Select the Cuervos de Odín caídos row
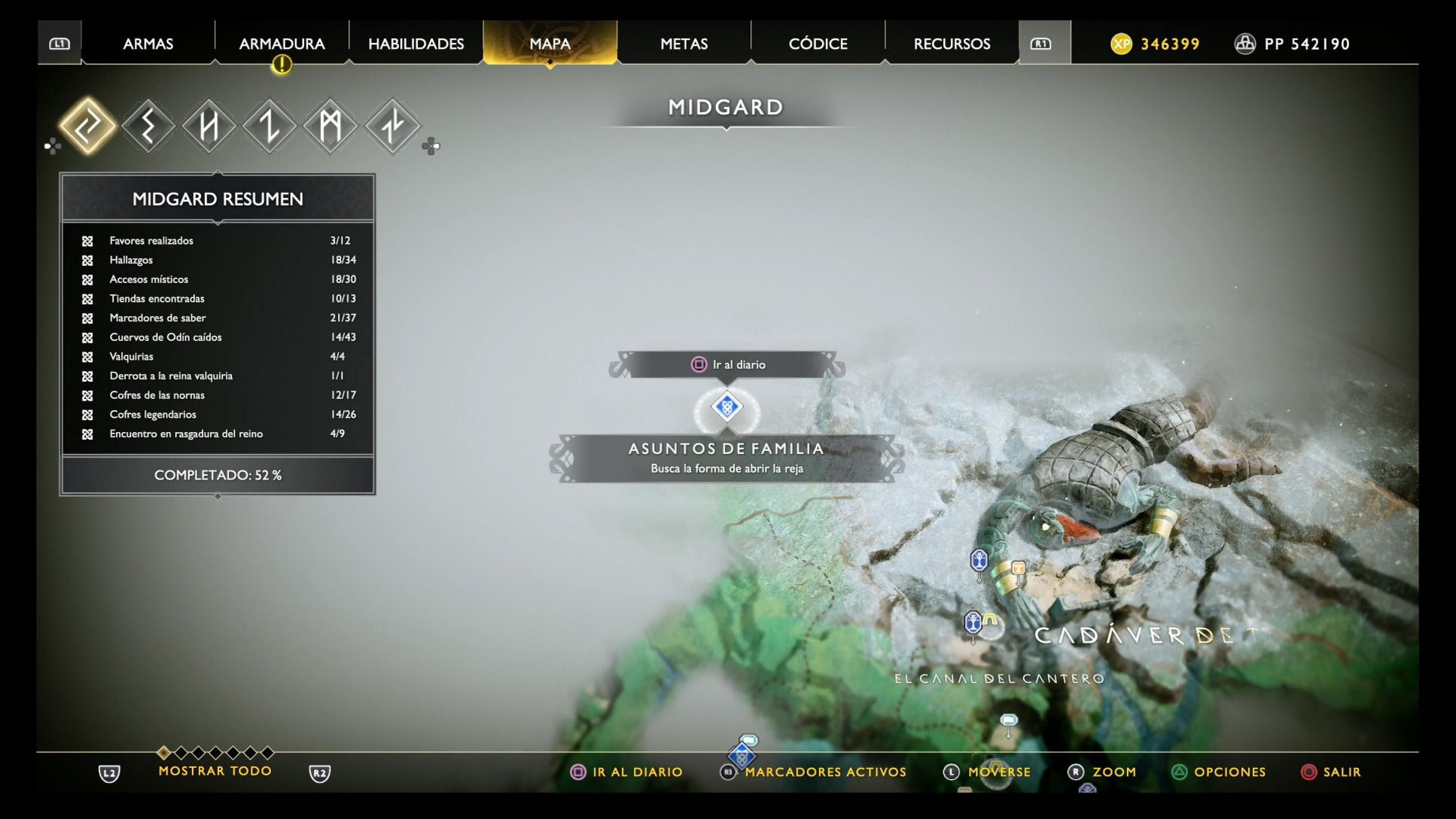The height and width of the screenshot is (819, 1456). [x=218, y=337]
